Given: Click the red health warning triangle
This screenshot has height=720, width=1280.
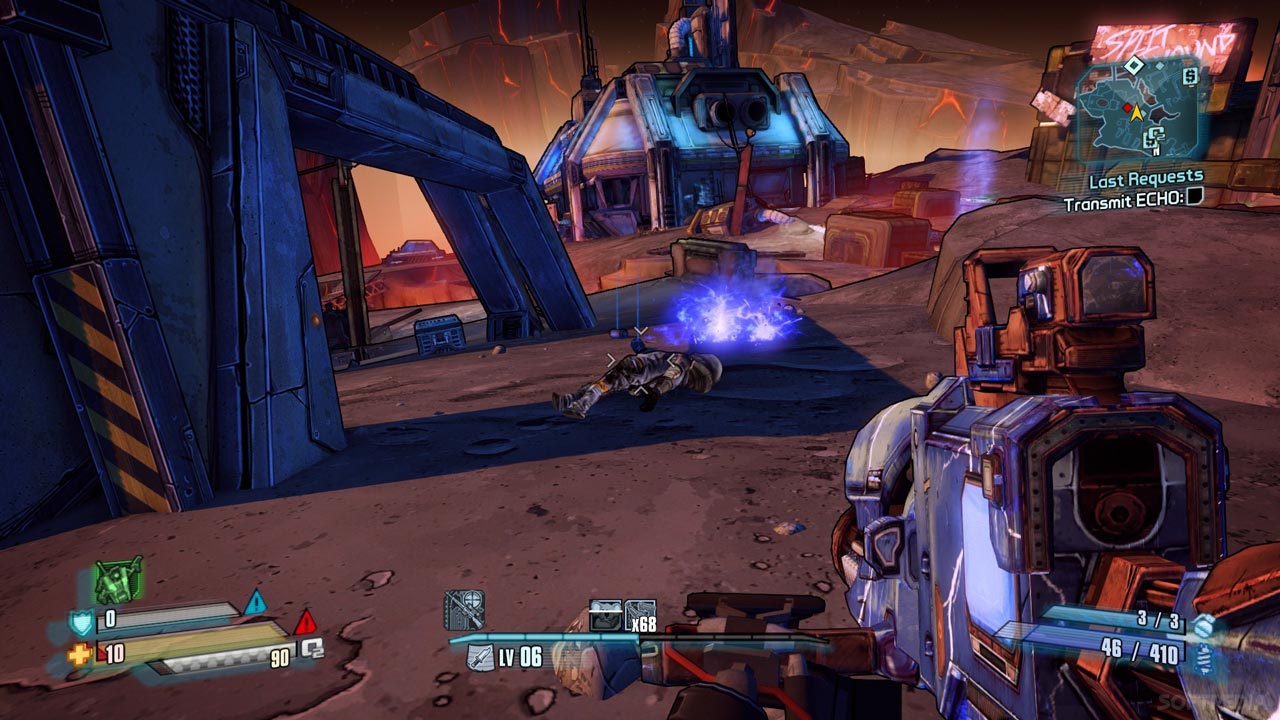Looking at the screenshot, I should (304, 622).
